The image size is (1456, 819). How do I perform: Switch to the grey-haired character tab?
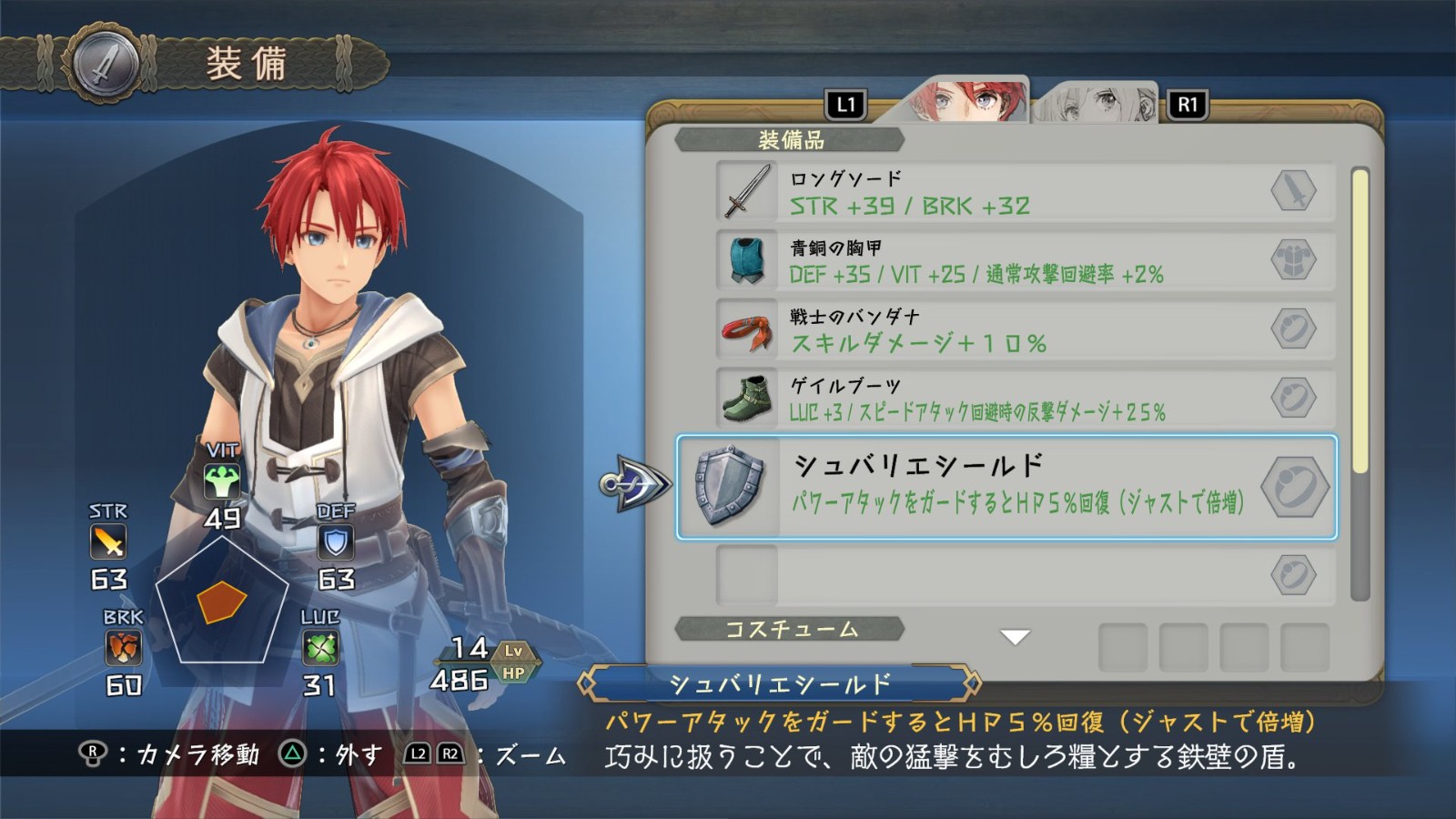point(1097,104)
